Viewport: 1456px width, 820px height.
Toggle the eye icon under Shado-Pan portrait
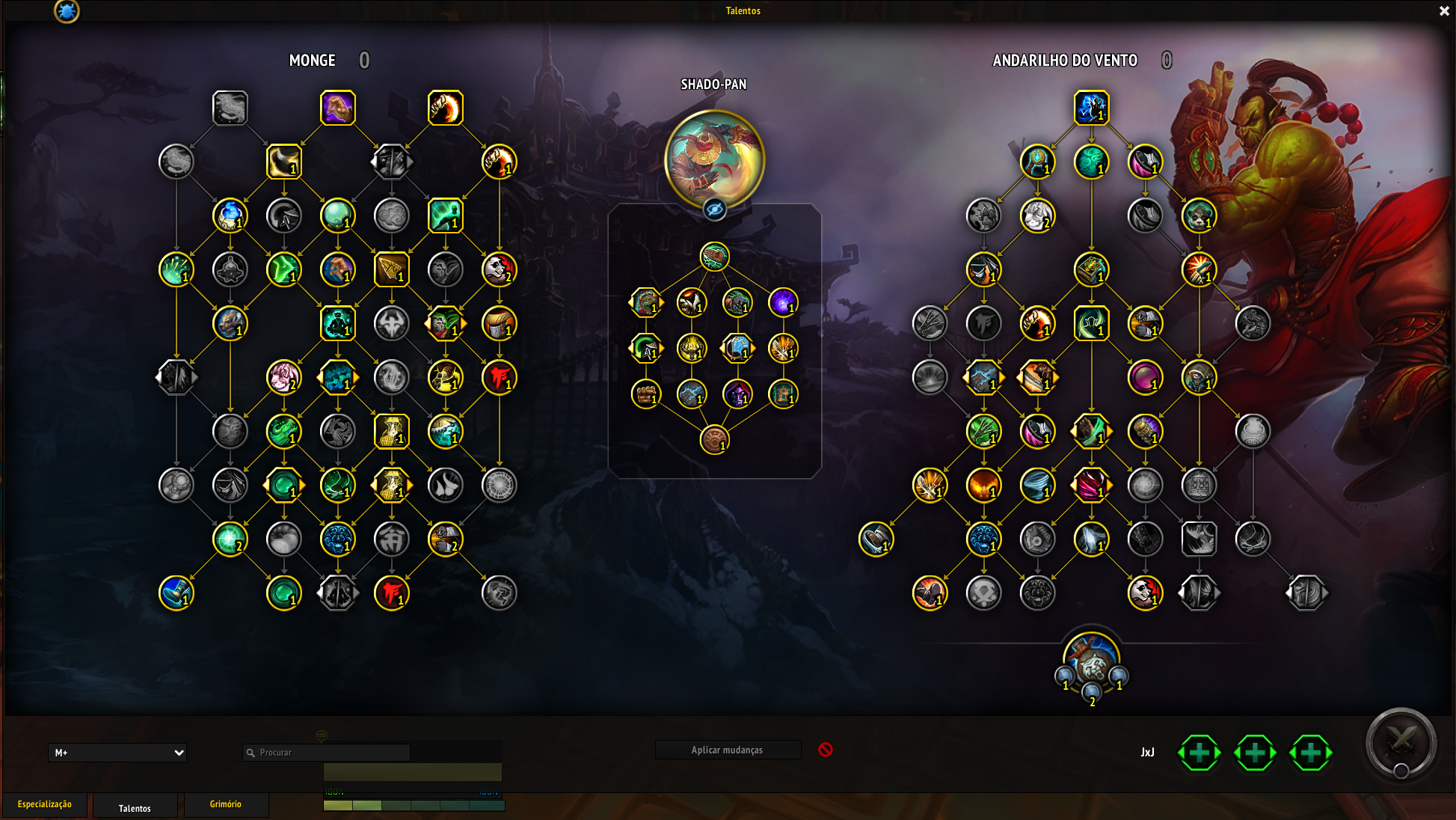[714, 210]
